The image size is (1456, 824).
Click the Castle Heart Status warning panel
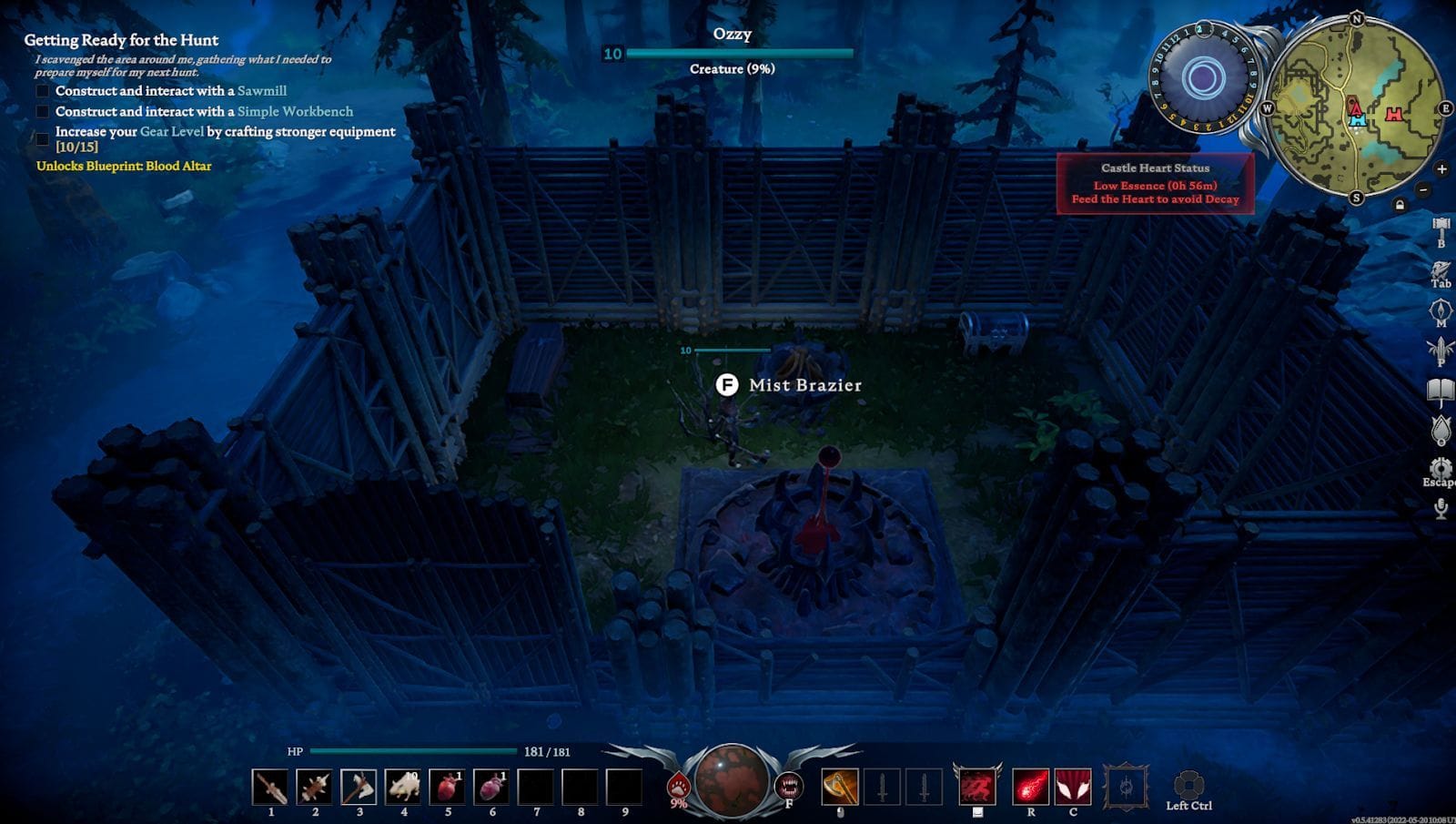1155,182
